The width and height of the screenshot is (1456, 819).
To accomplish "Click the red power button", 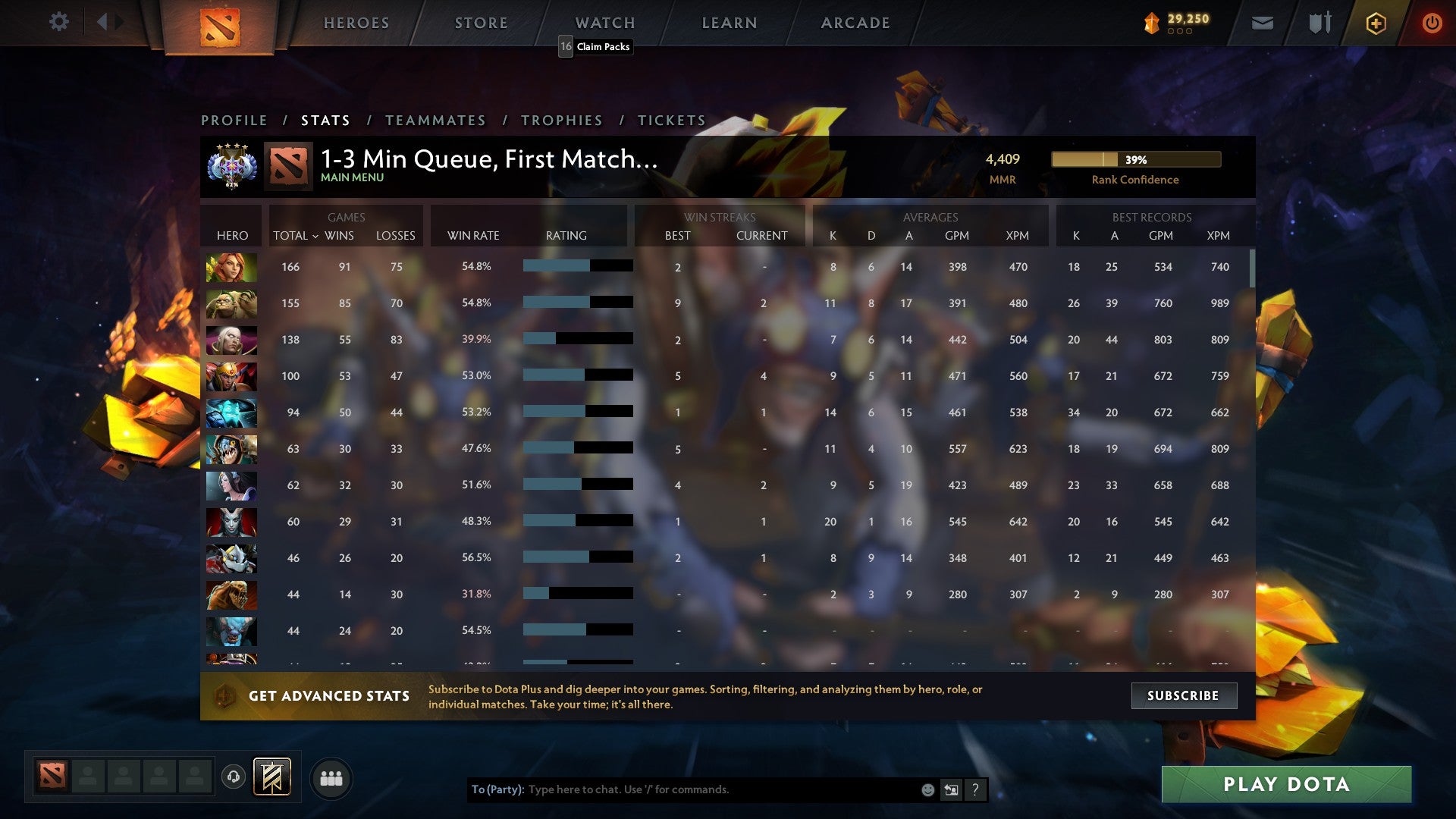I will click(x=1432, y=23).
